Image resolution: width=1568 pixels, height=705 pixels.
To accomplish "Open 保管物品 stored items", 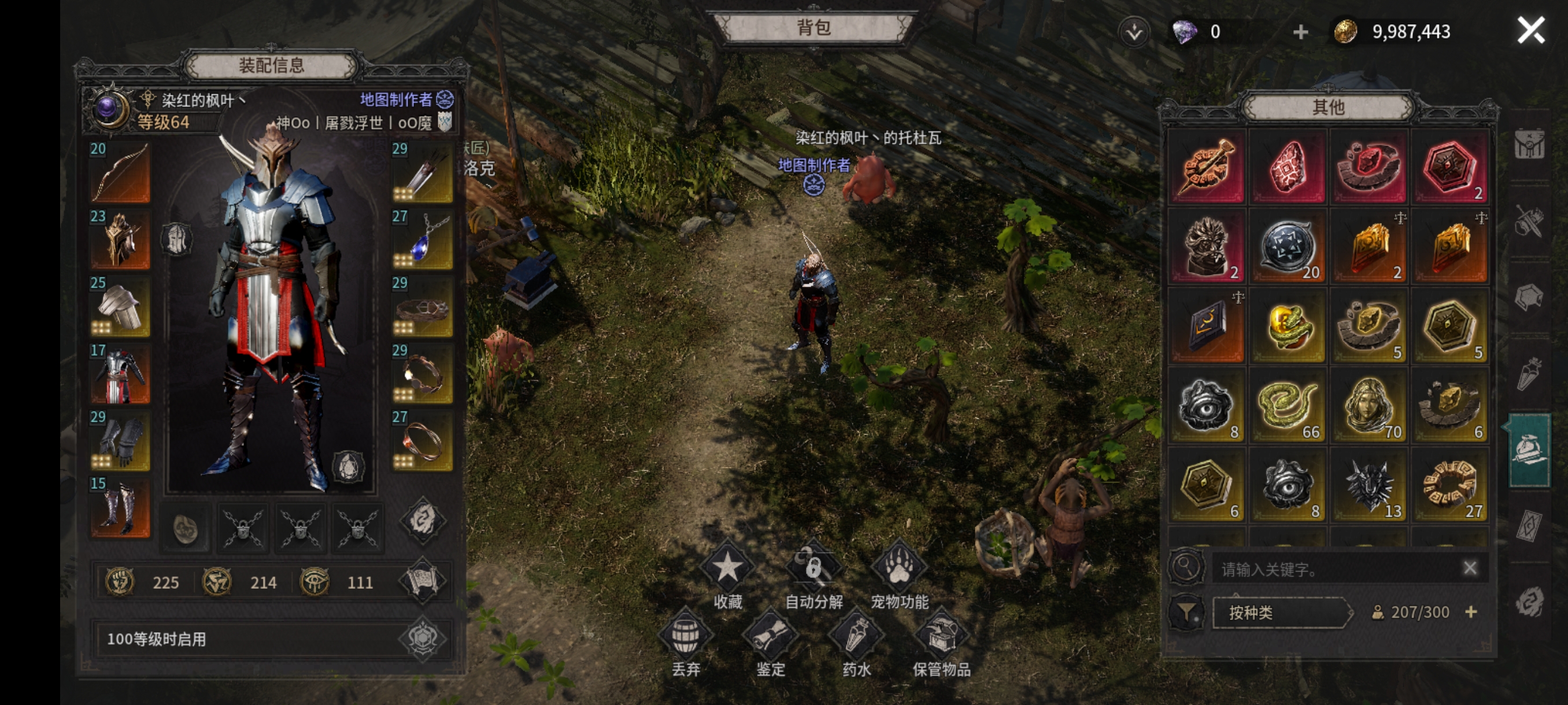I will [x=942, y=636].
